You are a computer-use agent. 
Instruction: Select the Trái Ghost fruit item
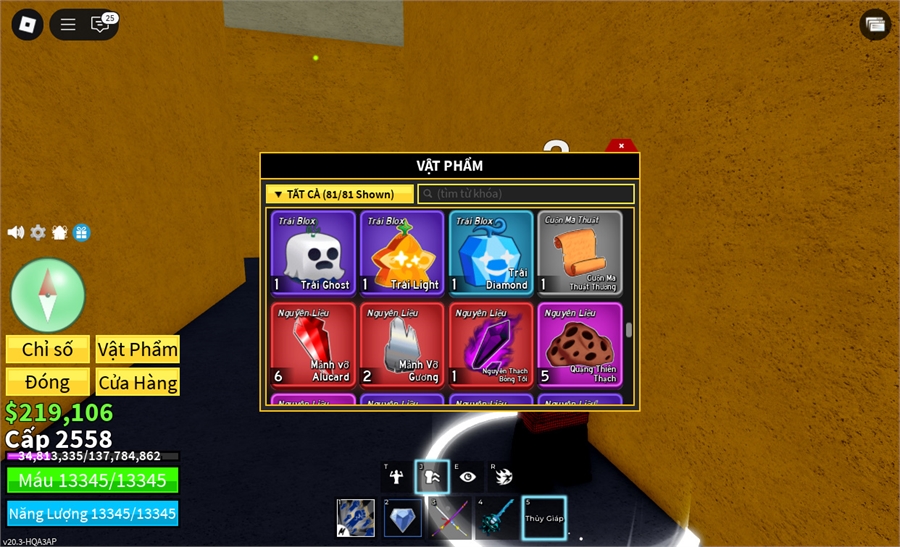coord(313,252)
